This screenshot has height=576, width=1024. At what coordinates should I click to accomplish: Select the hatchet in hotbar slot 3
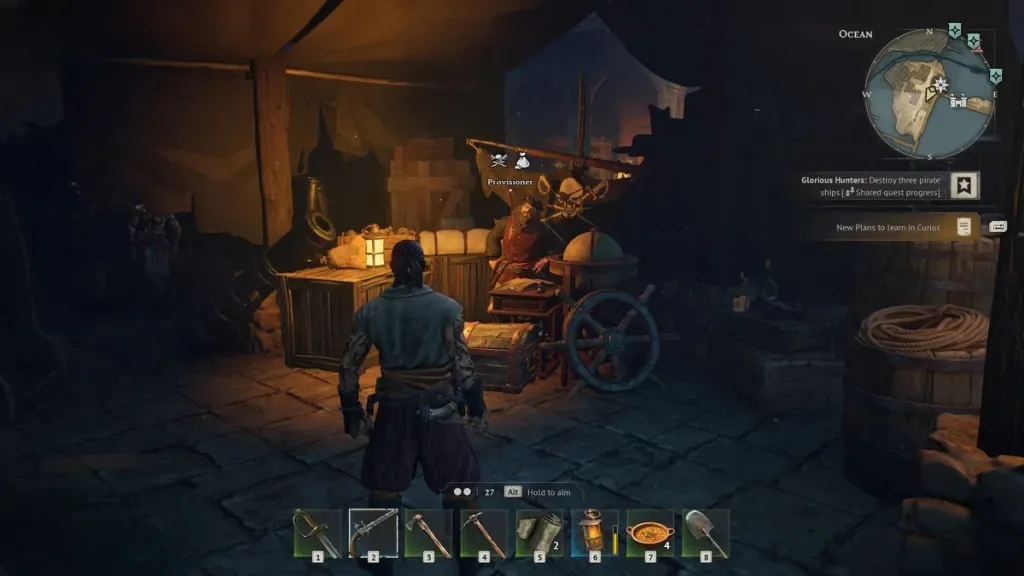428,532
